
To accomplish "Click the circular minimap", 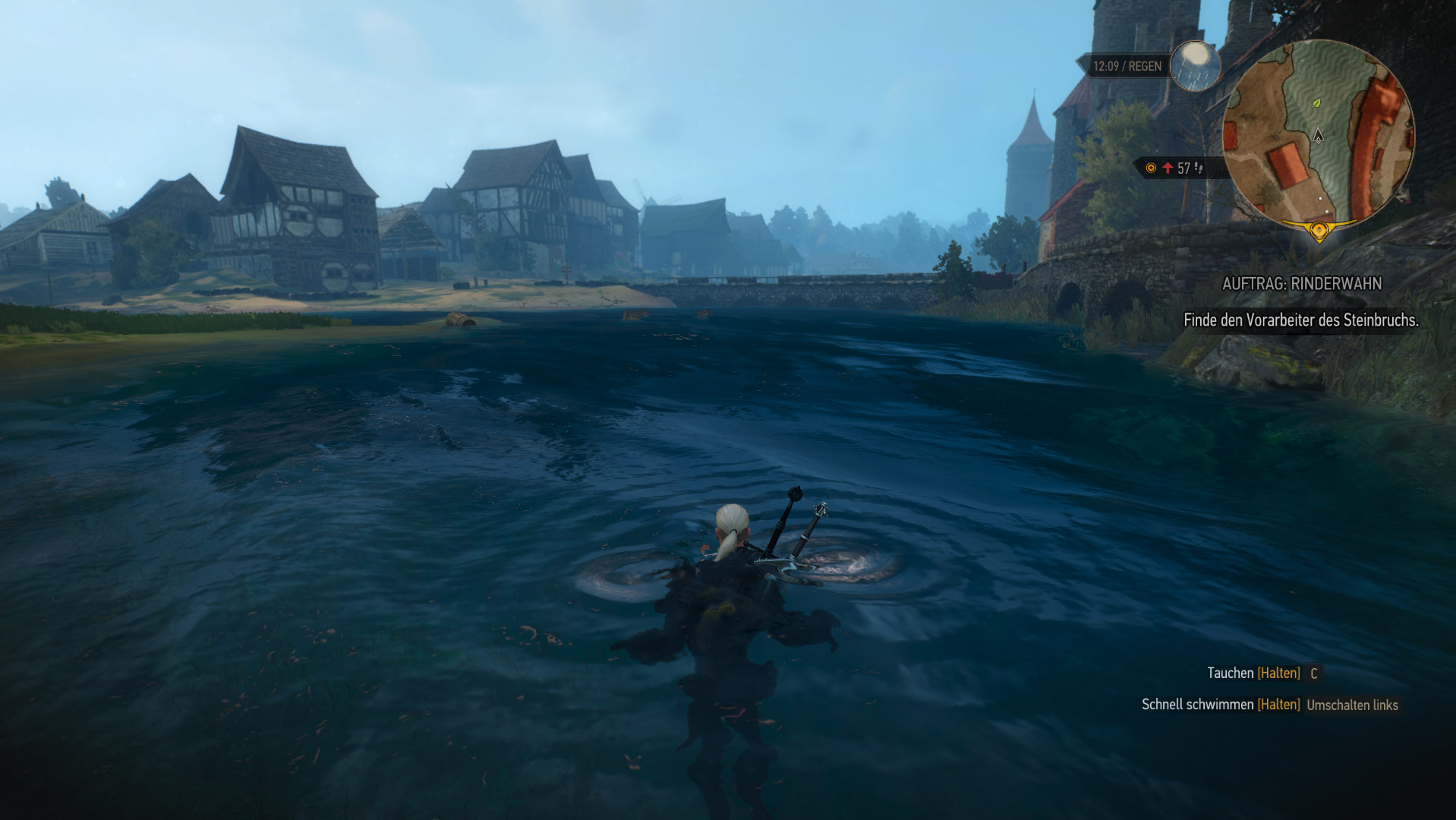I will (x=1319, y=135).
